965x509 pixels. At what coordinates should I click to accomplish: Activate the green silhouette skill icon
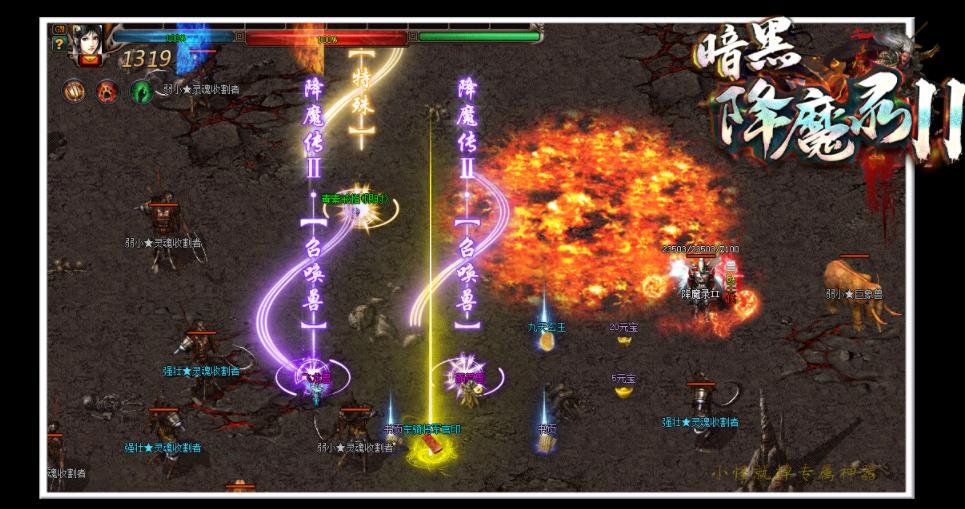140,91
